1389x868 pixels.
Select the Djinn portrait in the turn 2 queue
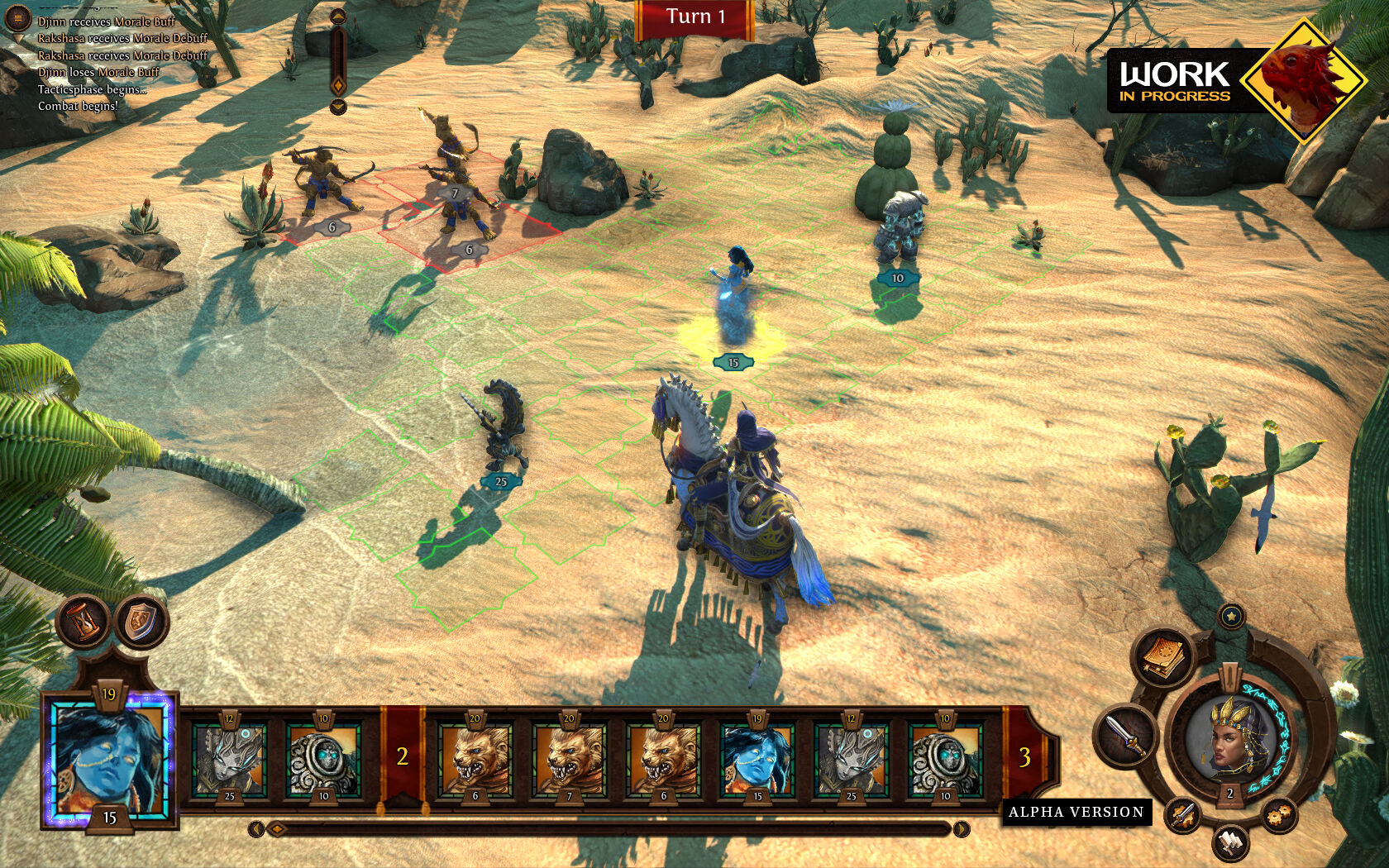point(757,758)
